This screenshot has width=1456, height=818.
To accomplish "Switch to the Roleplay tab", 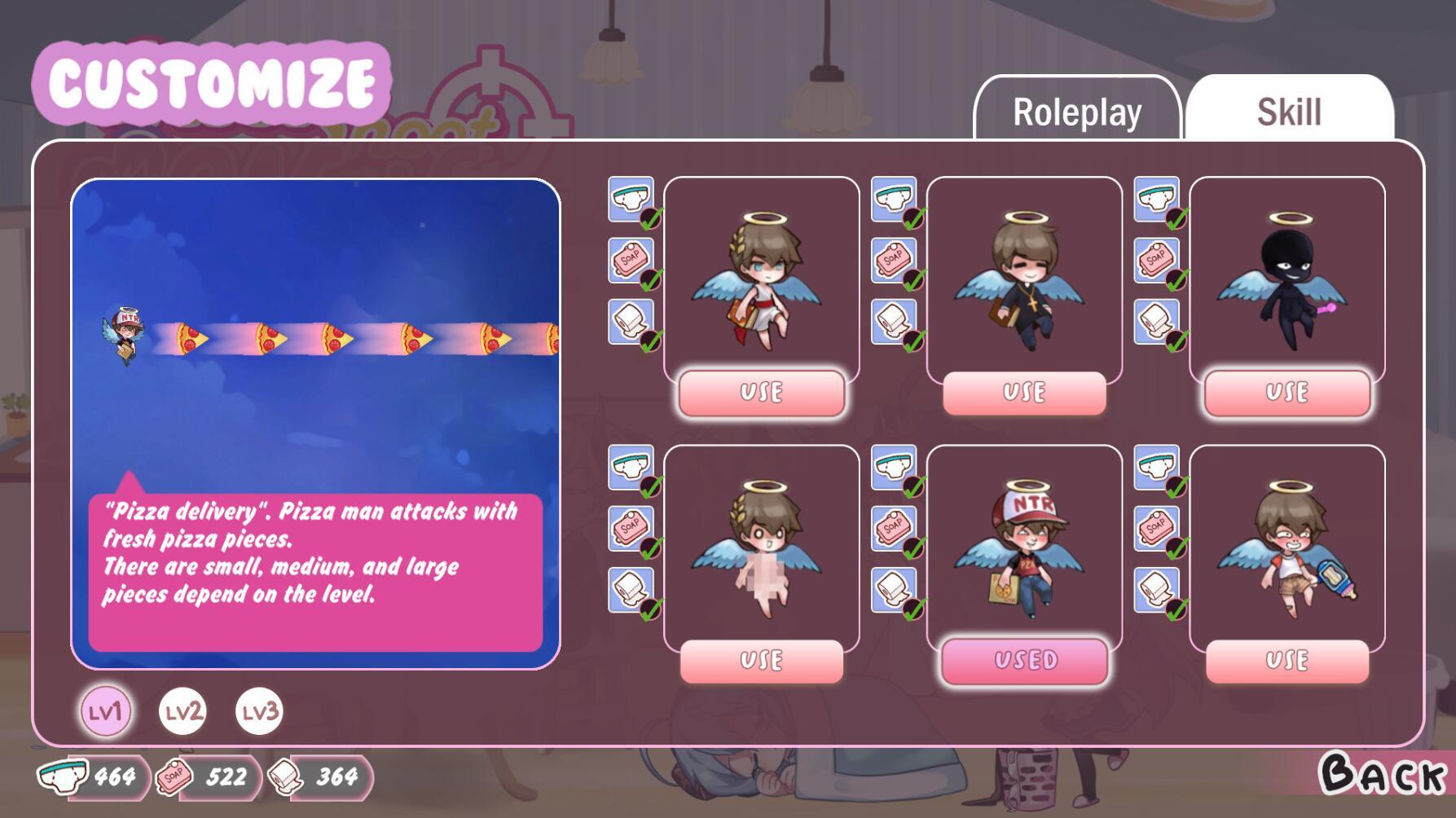I will pos(1078,112).
